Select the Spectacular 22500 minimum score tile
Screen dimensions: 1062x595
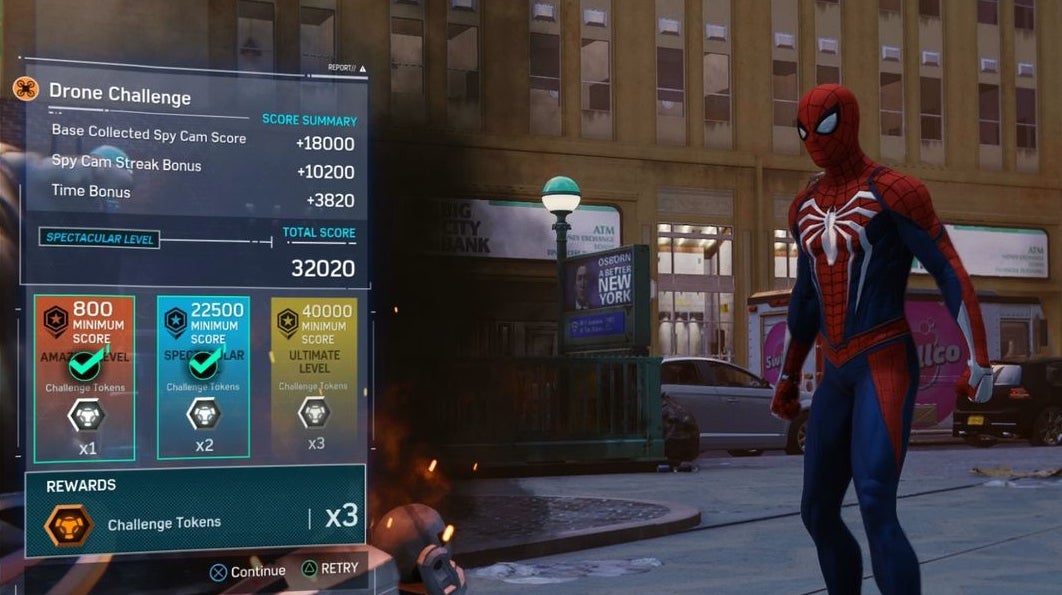[x=204, y=378]
